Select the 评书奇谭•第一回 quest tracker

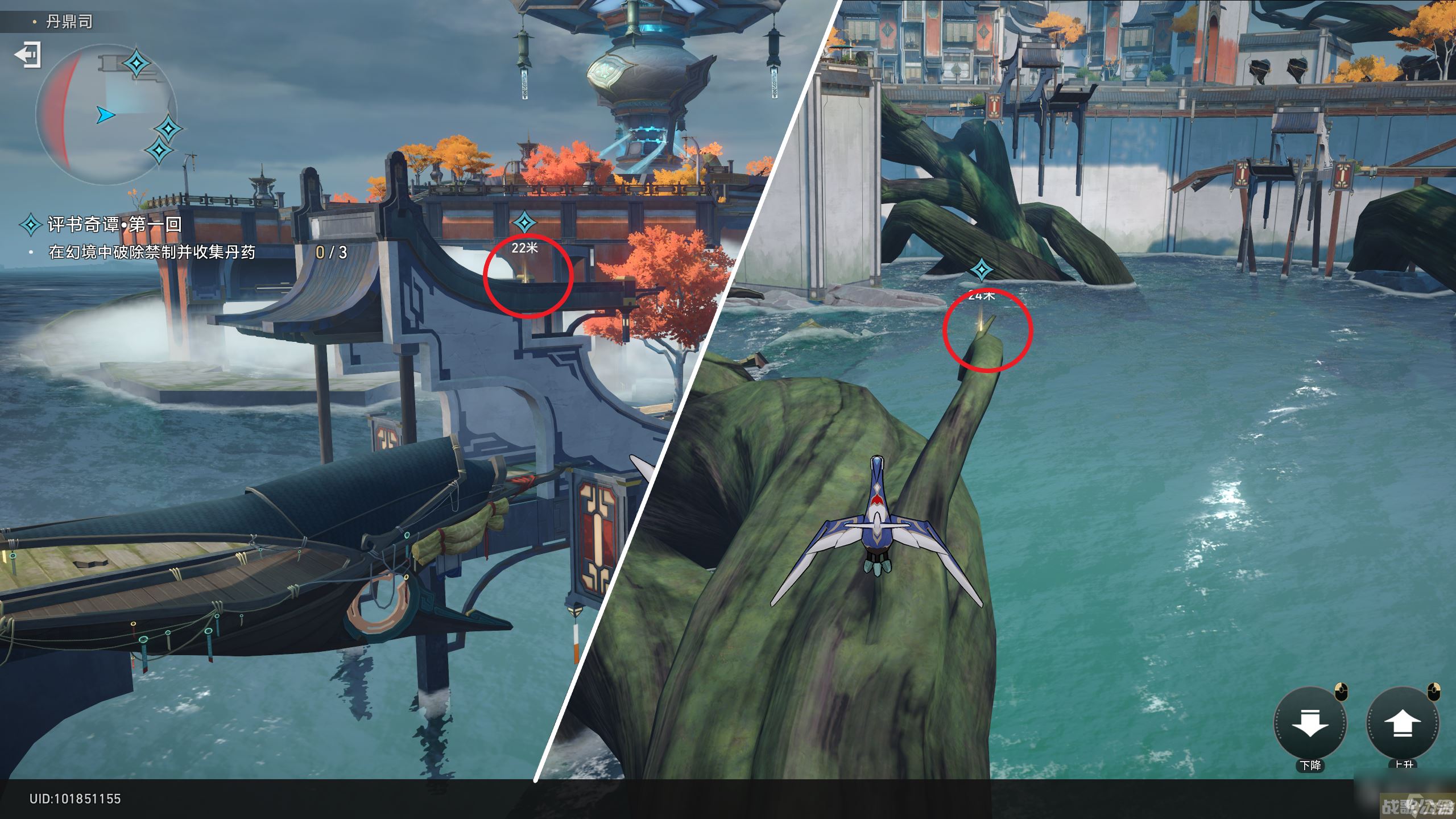[114, 224]
